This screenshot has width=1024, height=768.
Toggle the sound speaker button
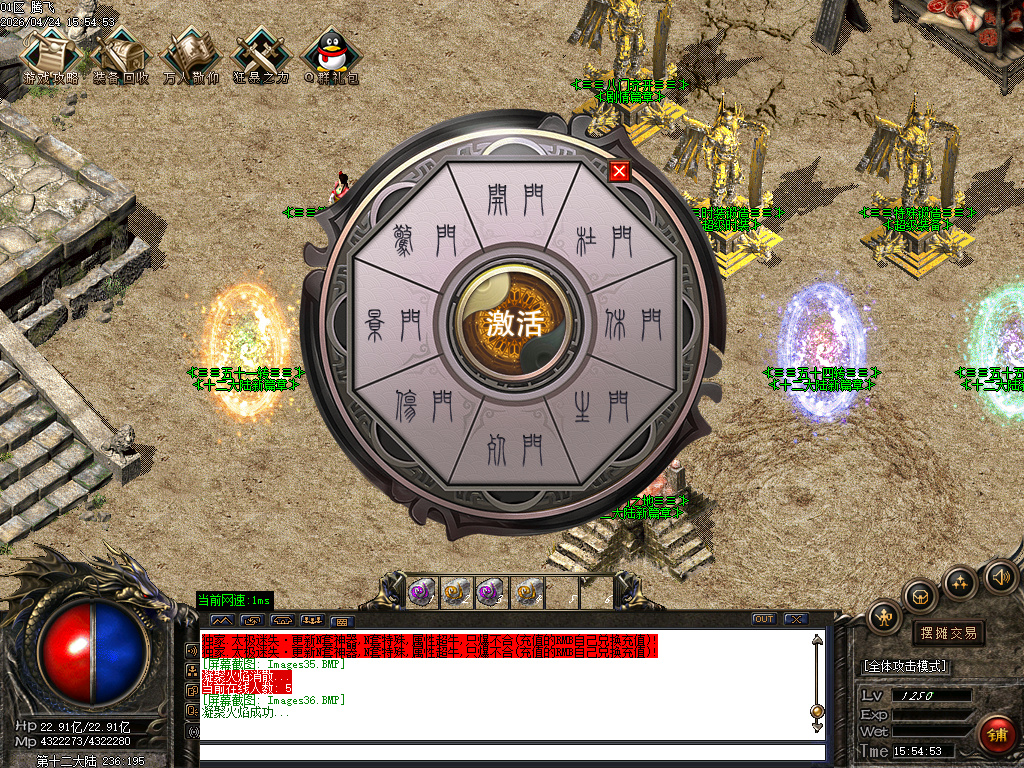1000,576
